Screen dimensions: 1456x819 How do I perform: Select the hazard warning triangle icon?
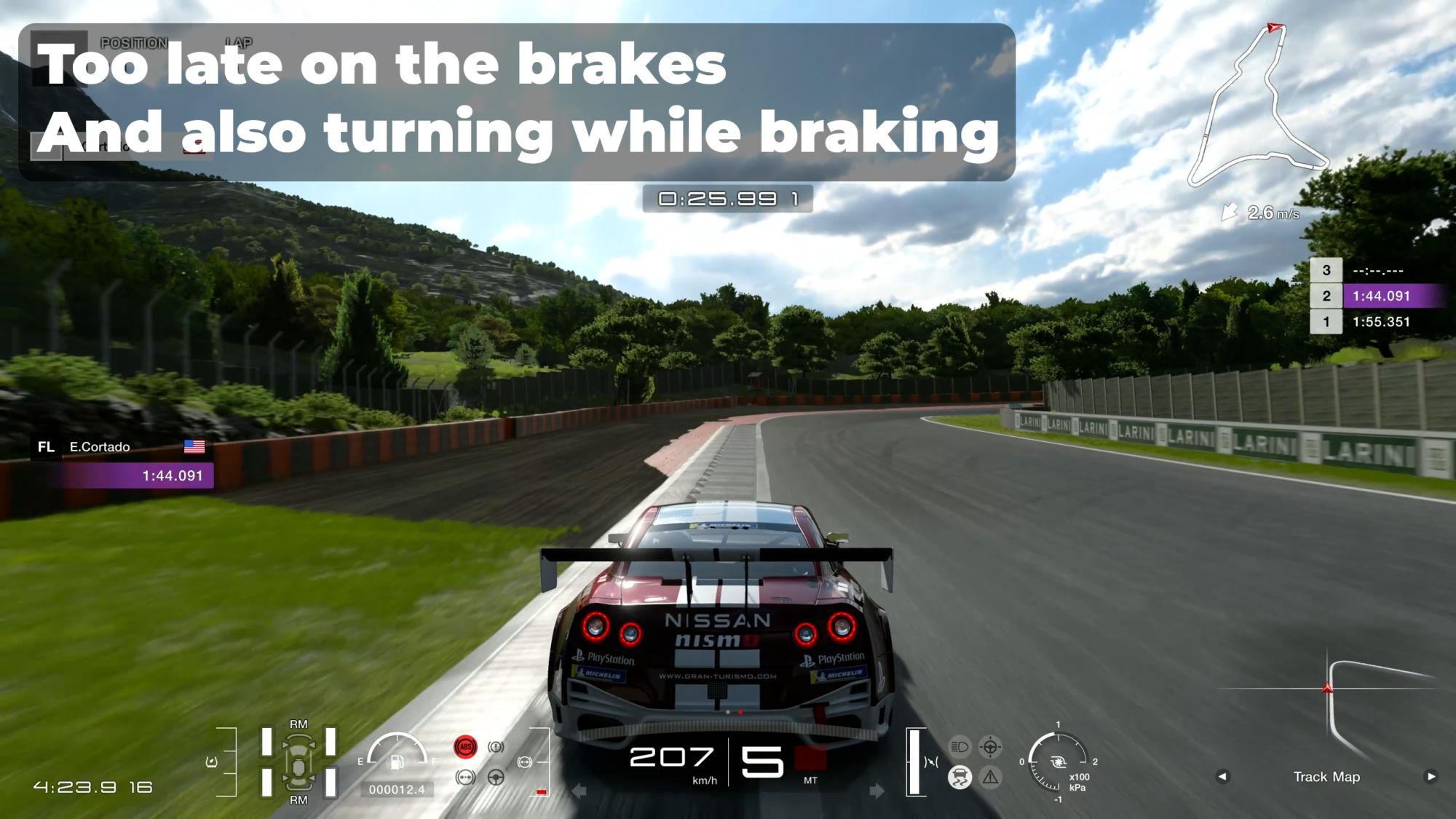990,778
